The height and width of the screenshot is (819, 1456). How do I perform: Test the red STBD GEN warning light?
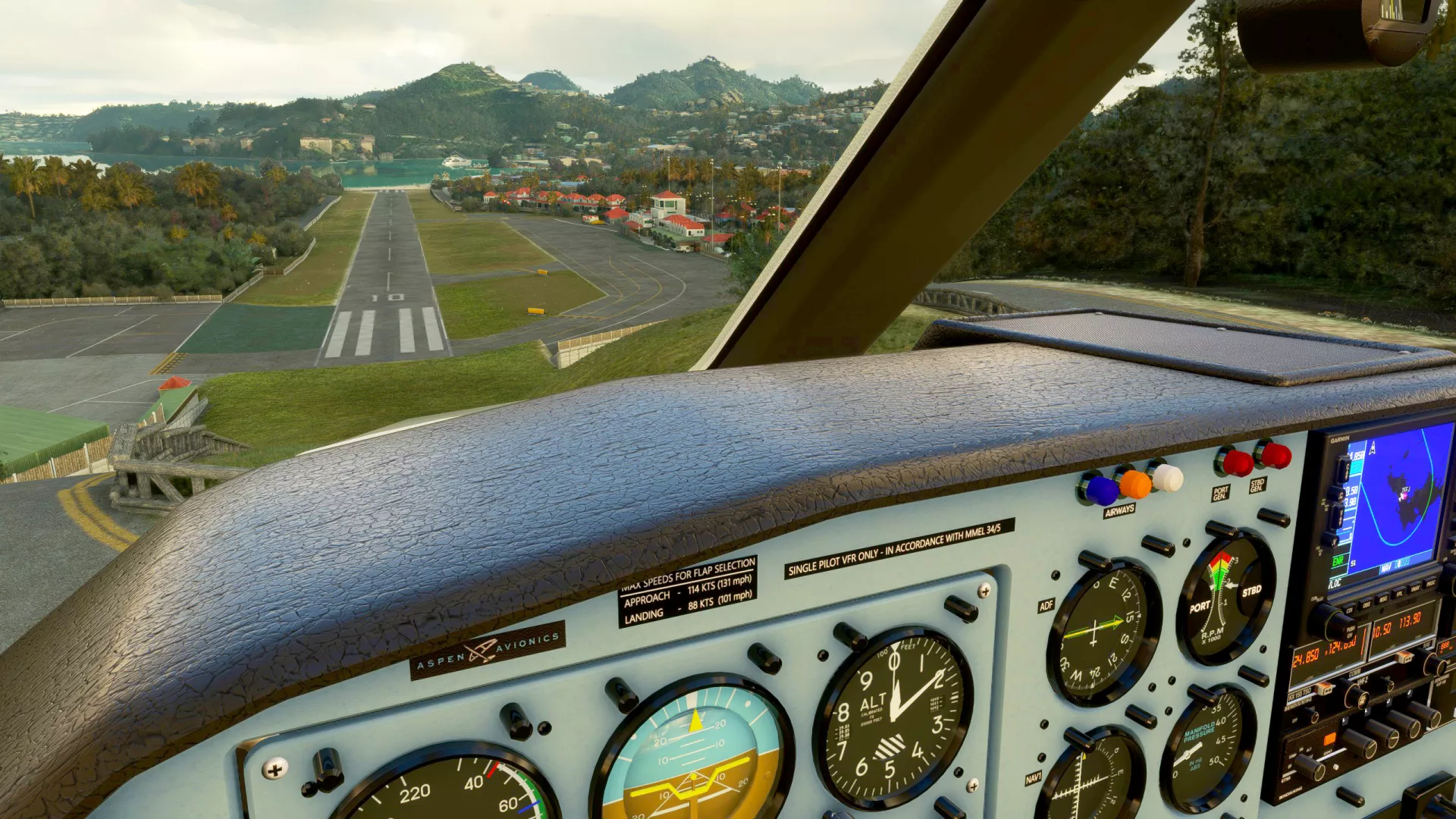tap(1275, 455)
